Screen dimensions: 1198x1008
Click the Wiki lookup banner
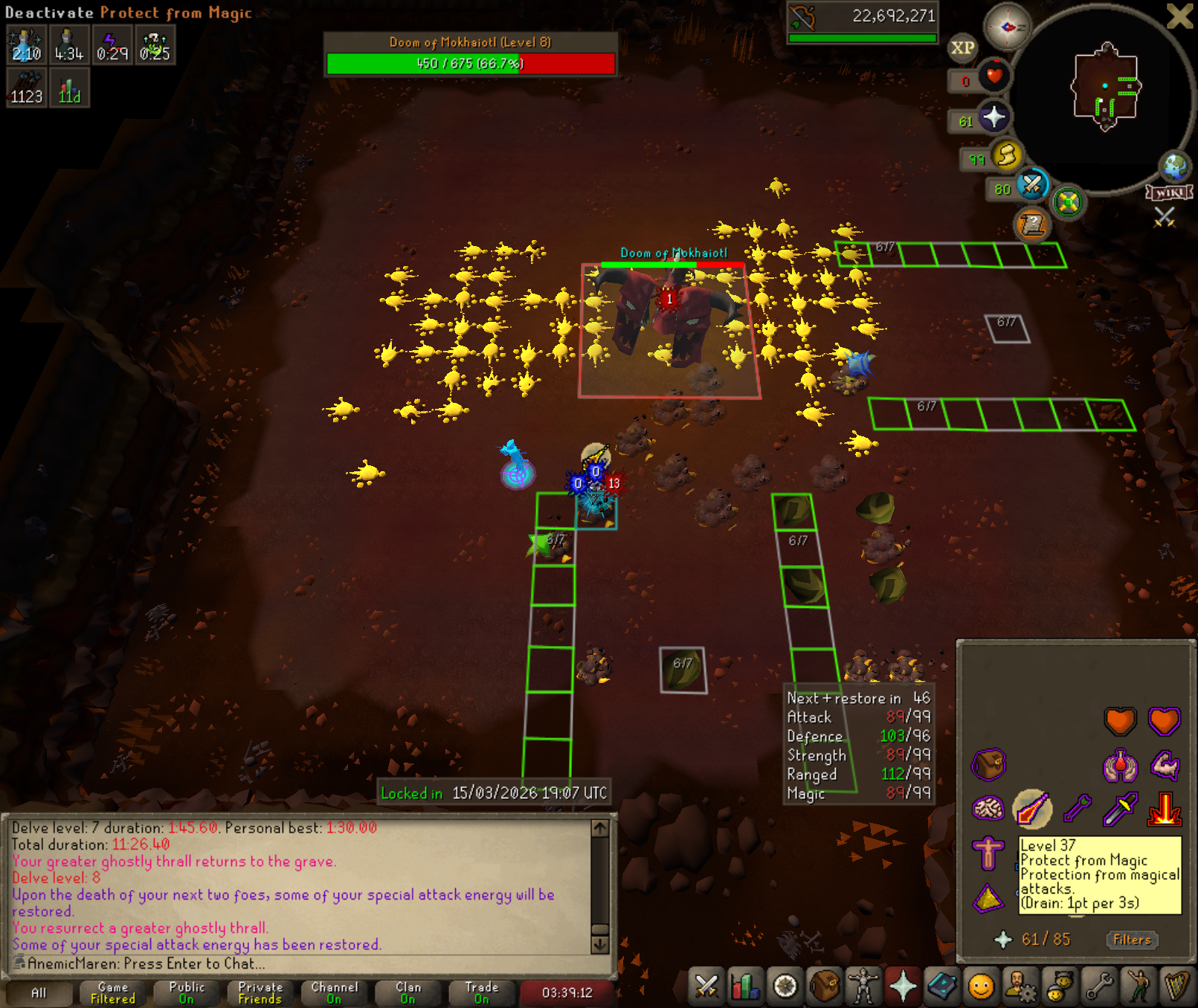pos(1169,193)
